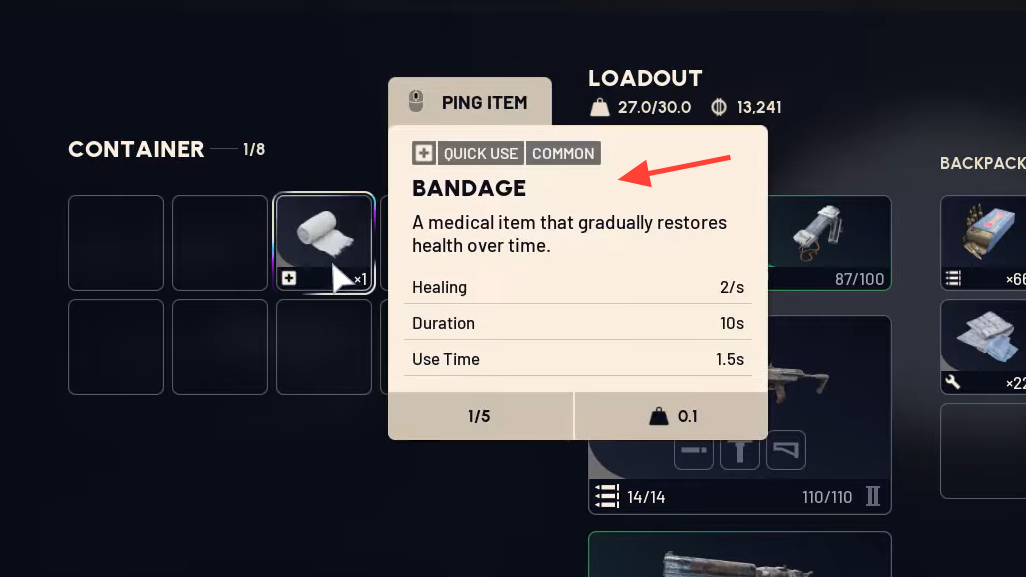Select the shield item showing 87/100
1026x577 pixels.
(x=829, y=242)
